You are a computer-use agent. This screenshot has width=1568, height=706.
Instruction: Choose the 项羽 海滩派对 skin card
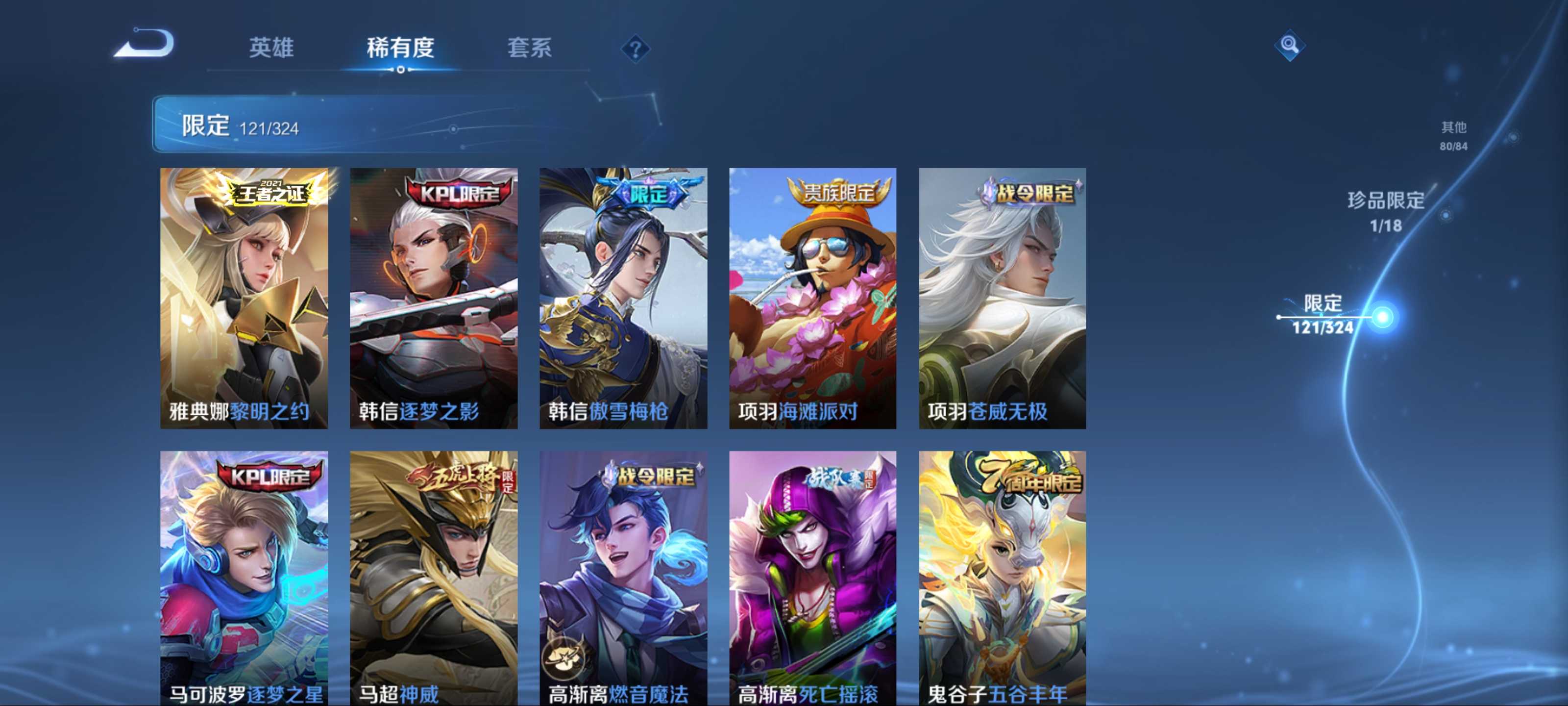coord(812,298)
